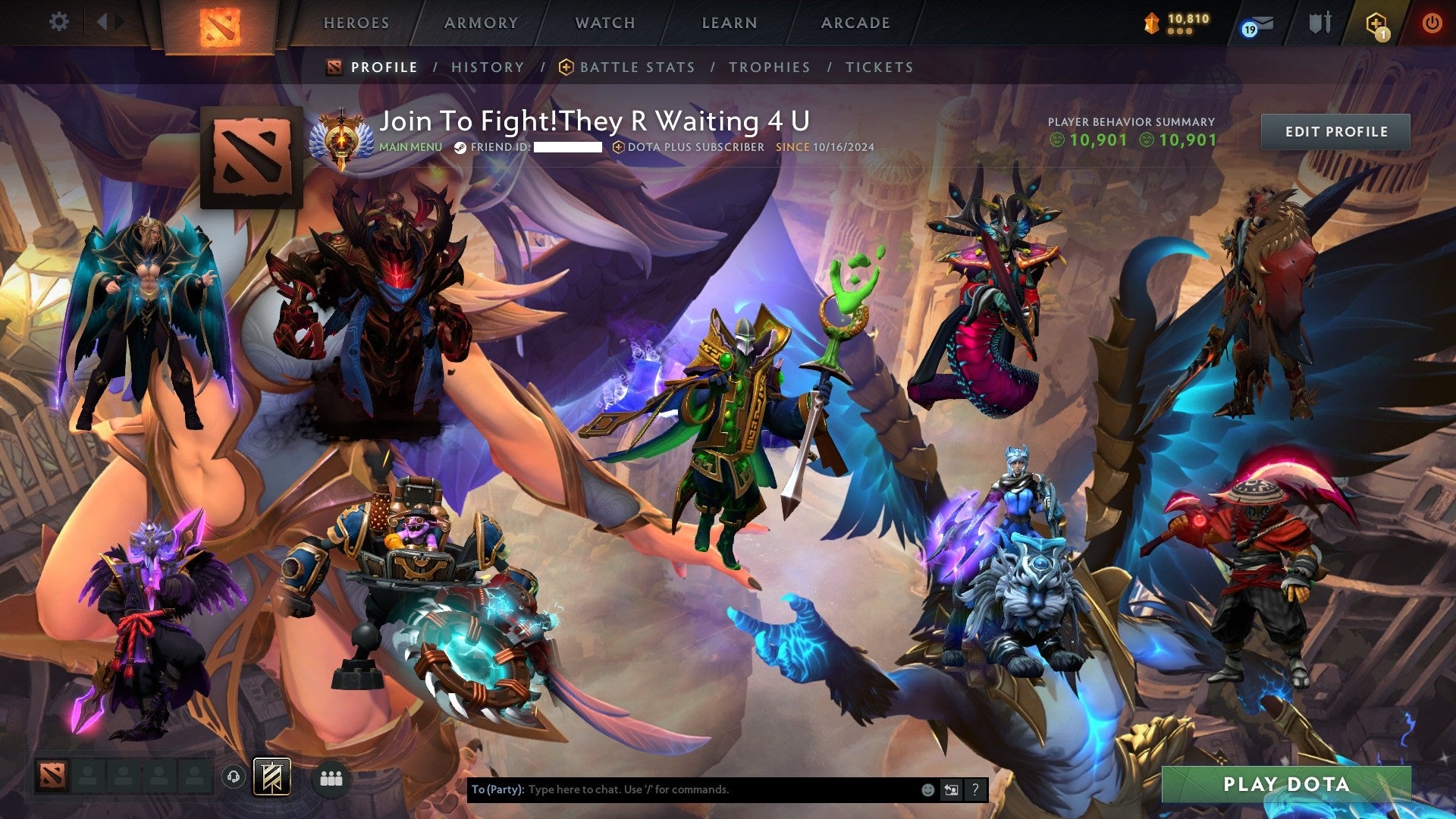Image resolution: width=1456 pixels, height=819 pixels.
Task: Switch to the BATTLE STATS tab
Action: click(x=636, y=67)
